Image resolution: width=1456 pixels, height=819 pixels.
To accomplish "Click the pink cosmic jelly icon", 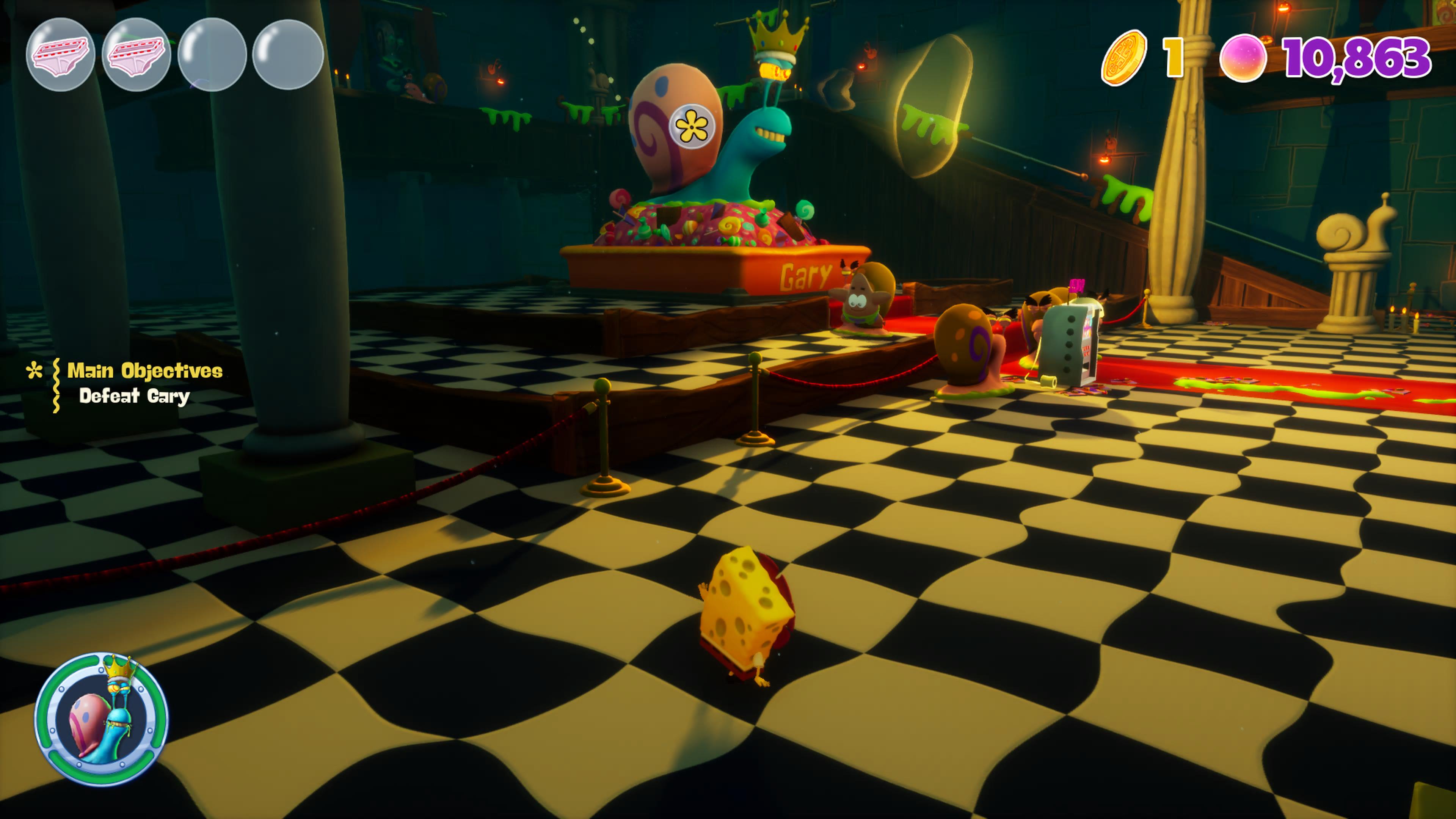I will tap(1242, 58).
